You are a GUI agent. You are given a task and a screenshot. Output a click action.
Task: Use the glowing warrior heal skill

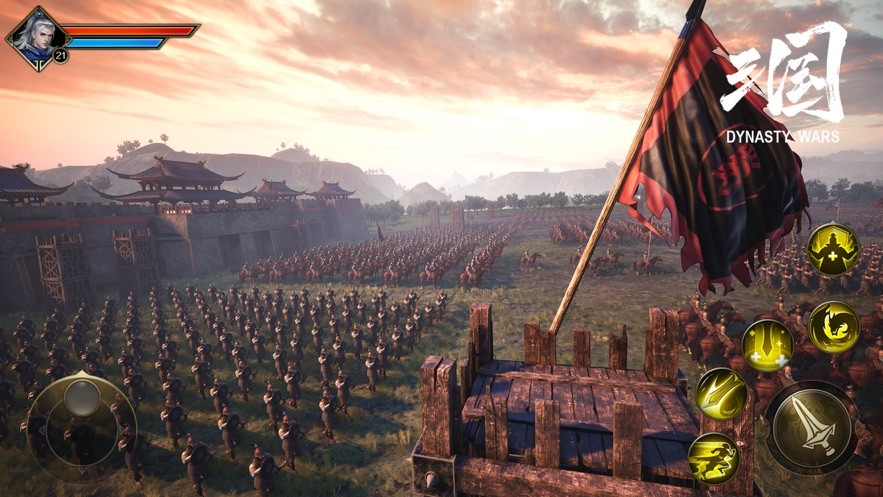pyautogui.click(x=832, y=248)
